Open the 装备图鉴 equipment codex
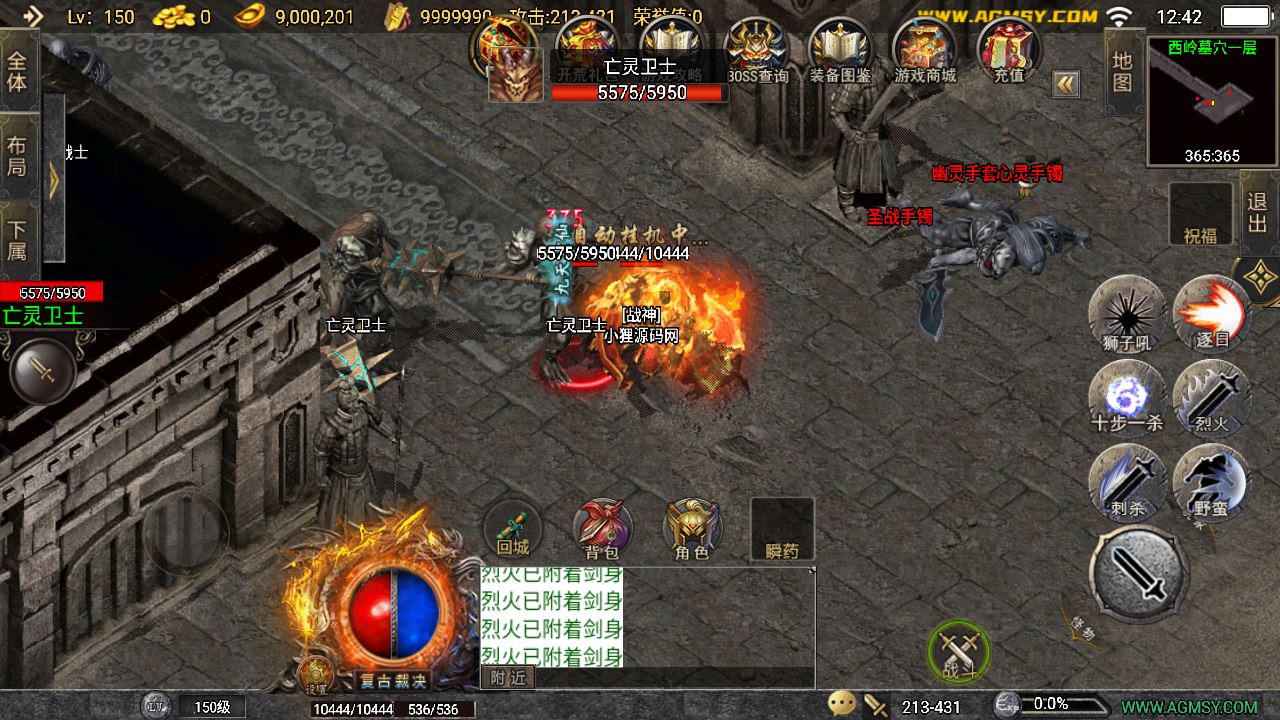This screenshot has height=720, width=1280. (840, 50)
